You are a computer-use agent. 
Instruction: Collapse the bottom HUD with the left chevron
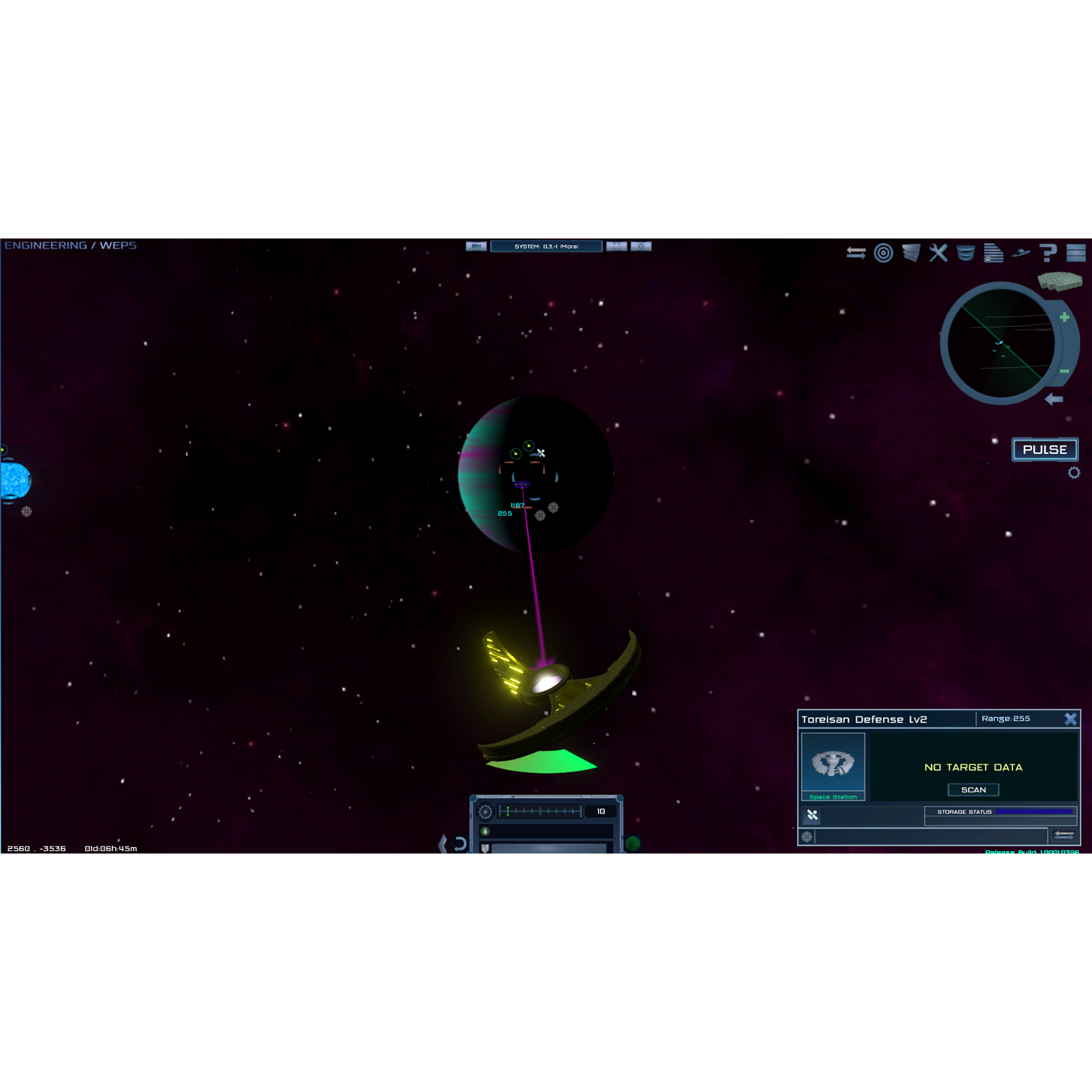(444, 844)
